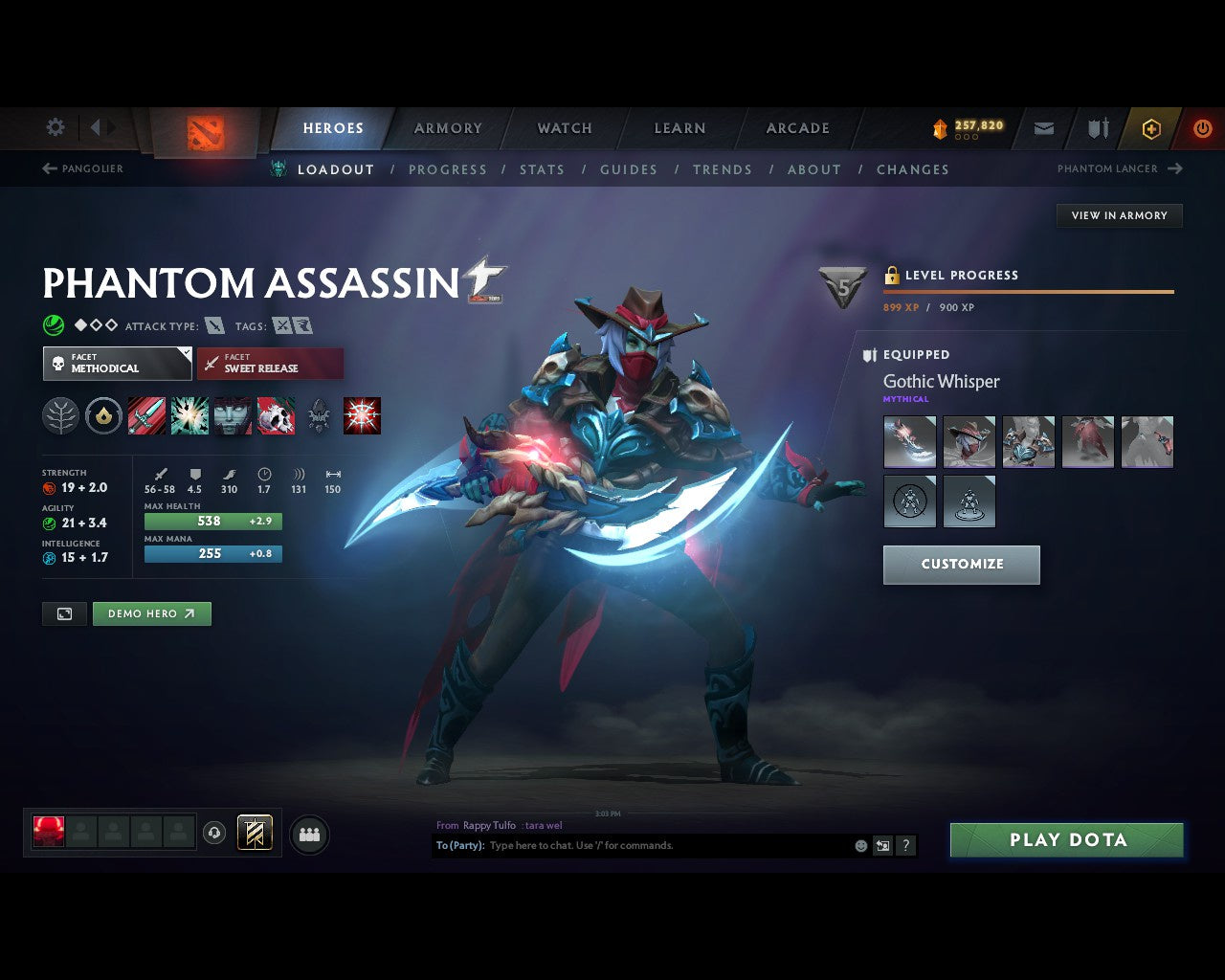The image size is (1225, 980).
Task: Open the Phantom Strike ability icon
Action: pyautogui.click(x=189, y=415)
